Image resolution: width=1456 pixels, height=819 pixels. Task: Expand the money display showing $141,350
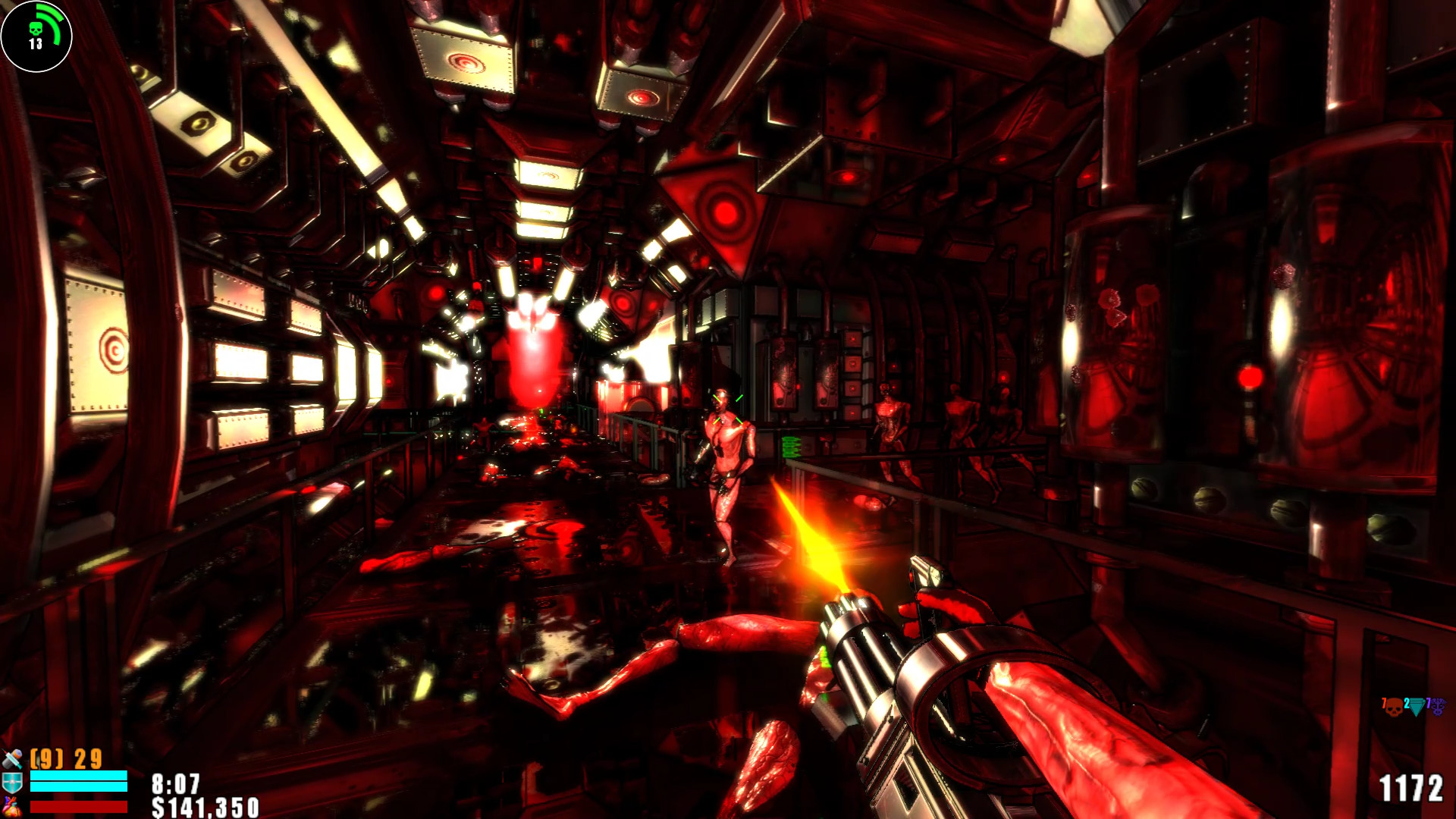coord(206,807)
